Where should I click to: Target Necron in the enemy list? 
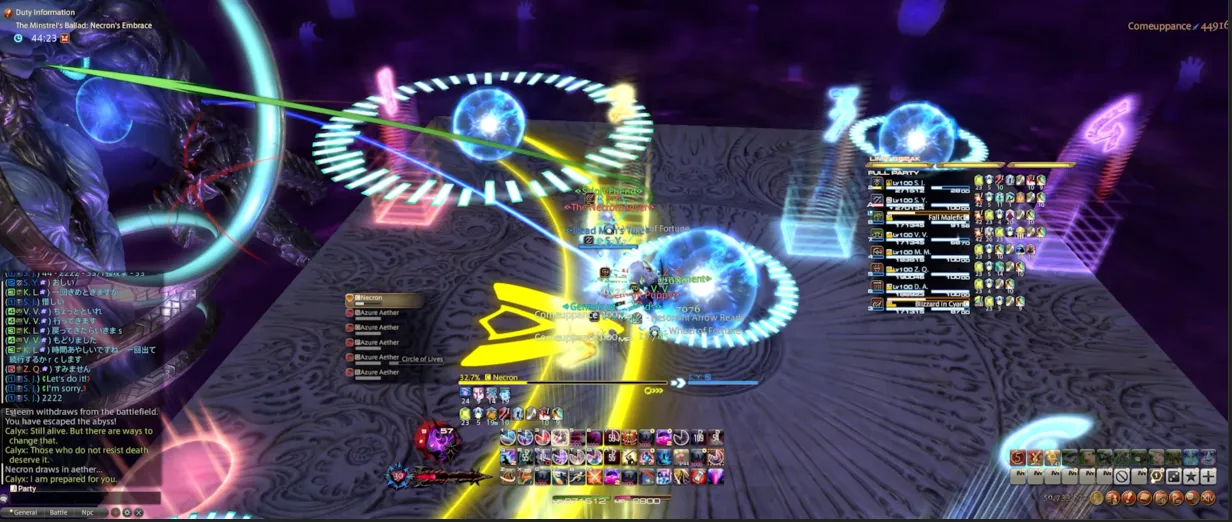pyautogui.click(x=372, y=299)
